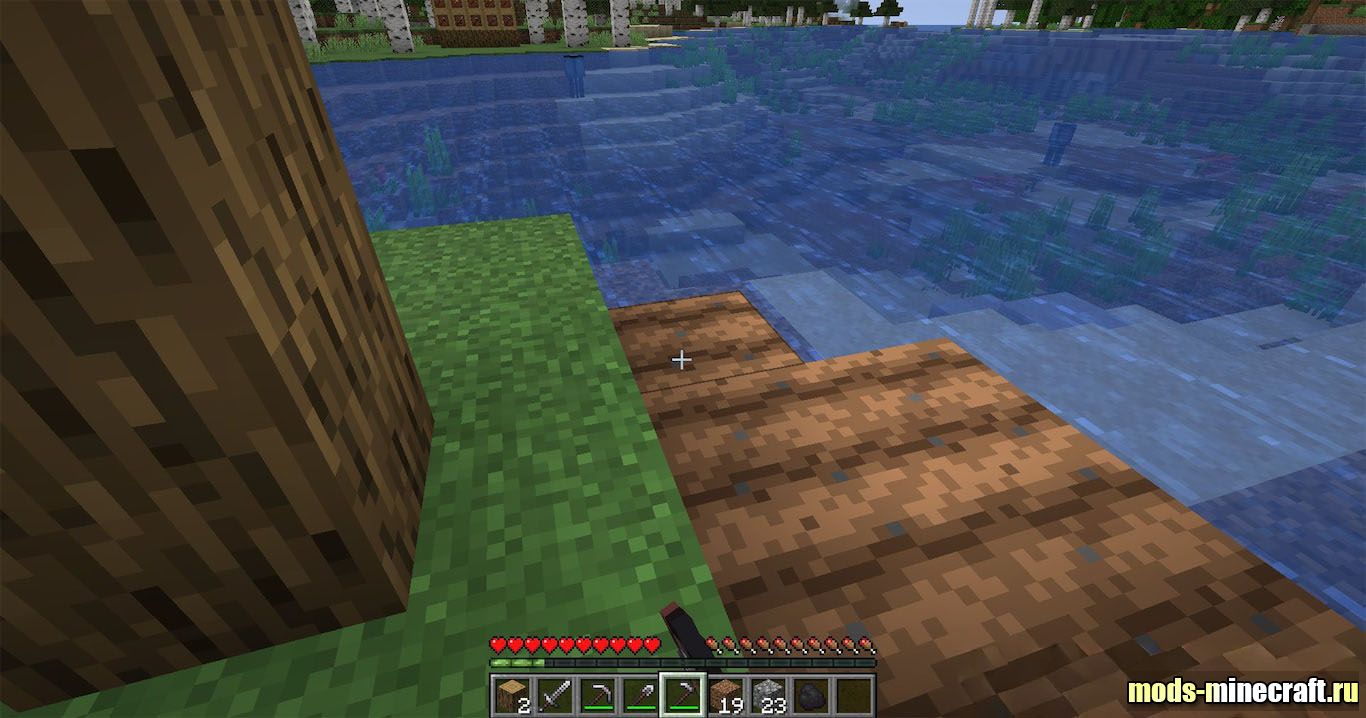Choose the stone sword in the hotbar

[553, 694]
